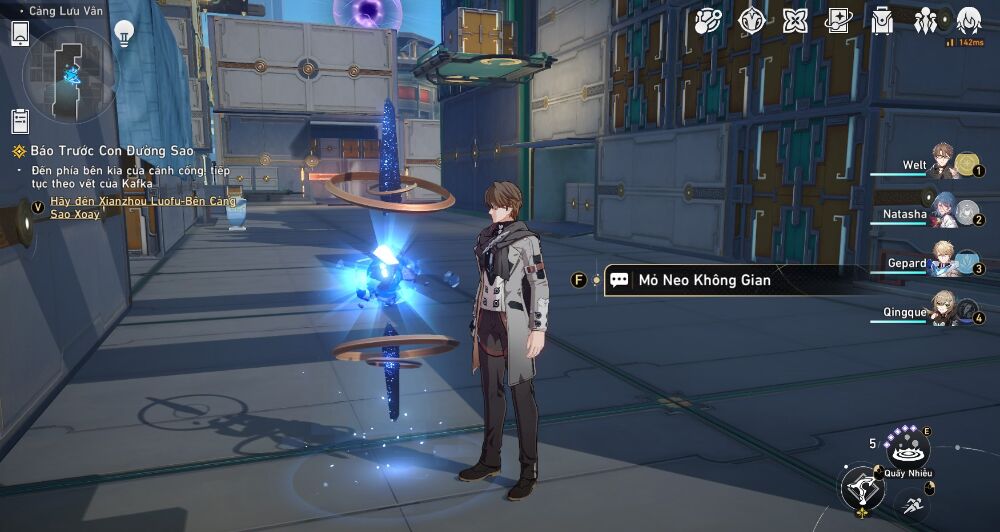Open the phone menu icon
Screen dimensions: 1000x532
pyautogui.click(x=20, y=34)
